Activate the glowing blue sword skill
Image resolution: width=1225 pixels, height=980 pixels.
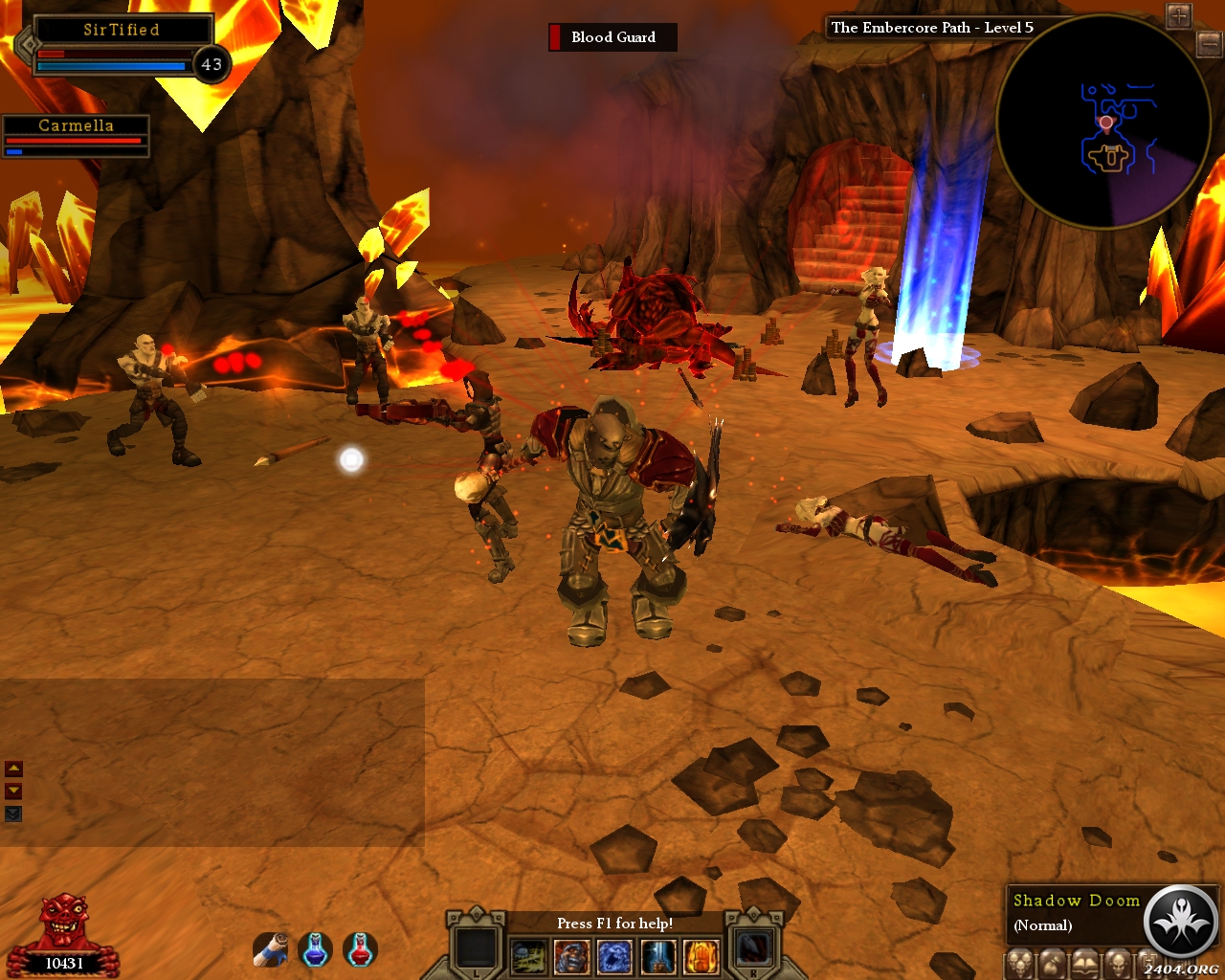point(658,956)
